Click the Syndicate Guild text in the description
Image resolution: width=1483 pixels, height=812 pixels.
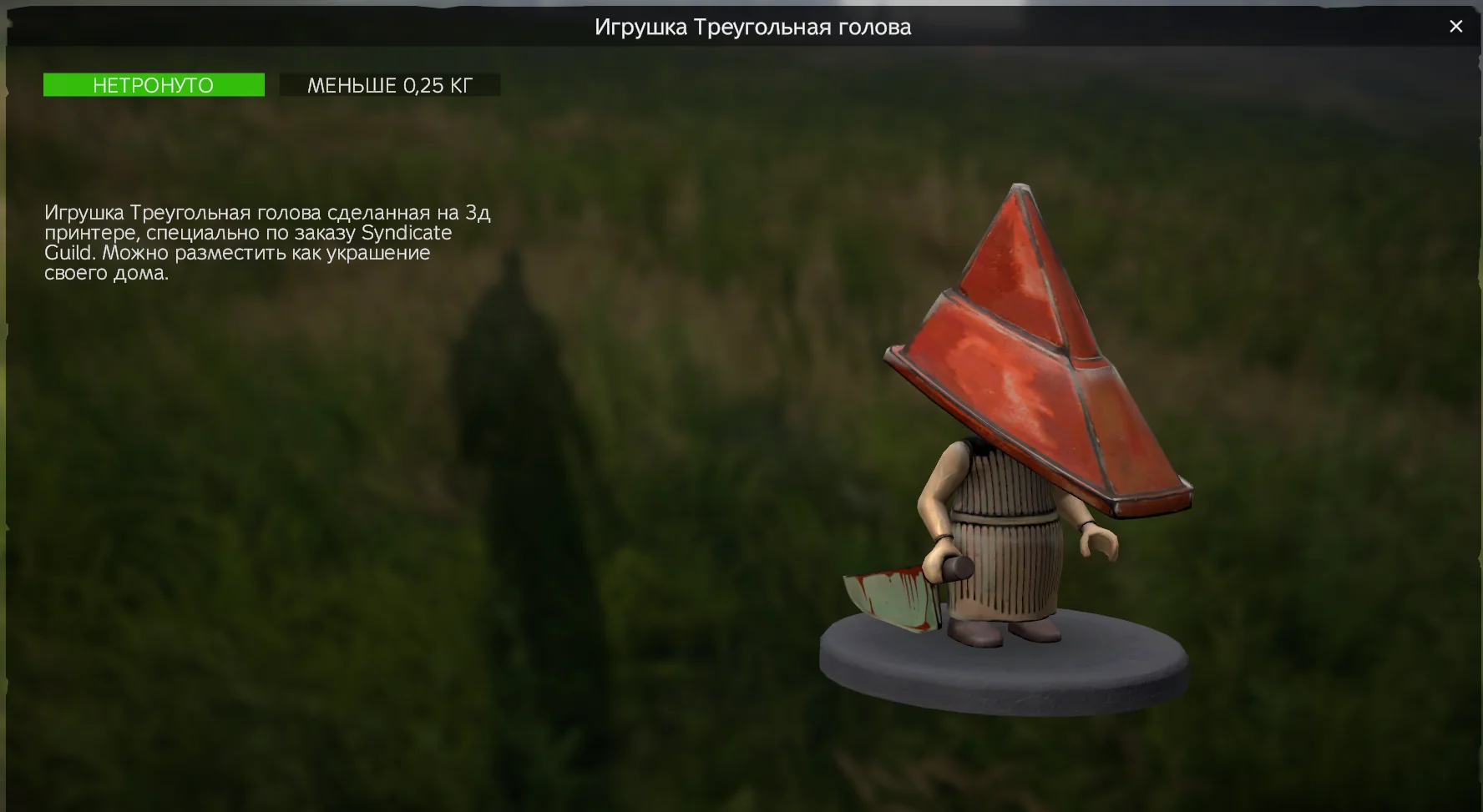tap(405, 233)
